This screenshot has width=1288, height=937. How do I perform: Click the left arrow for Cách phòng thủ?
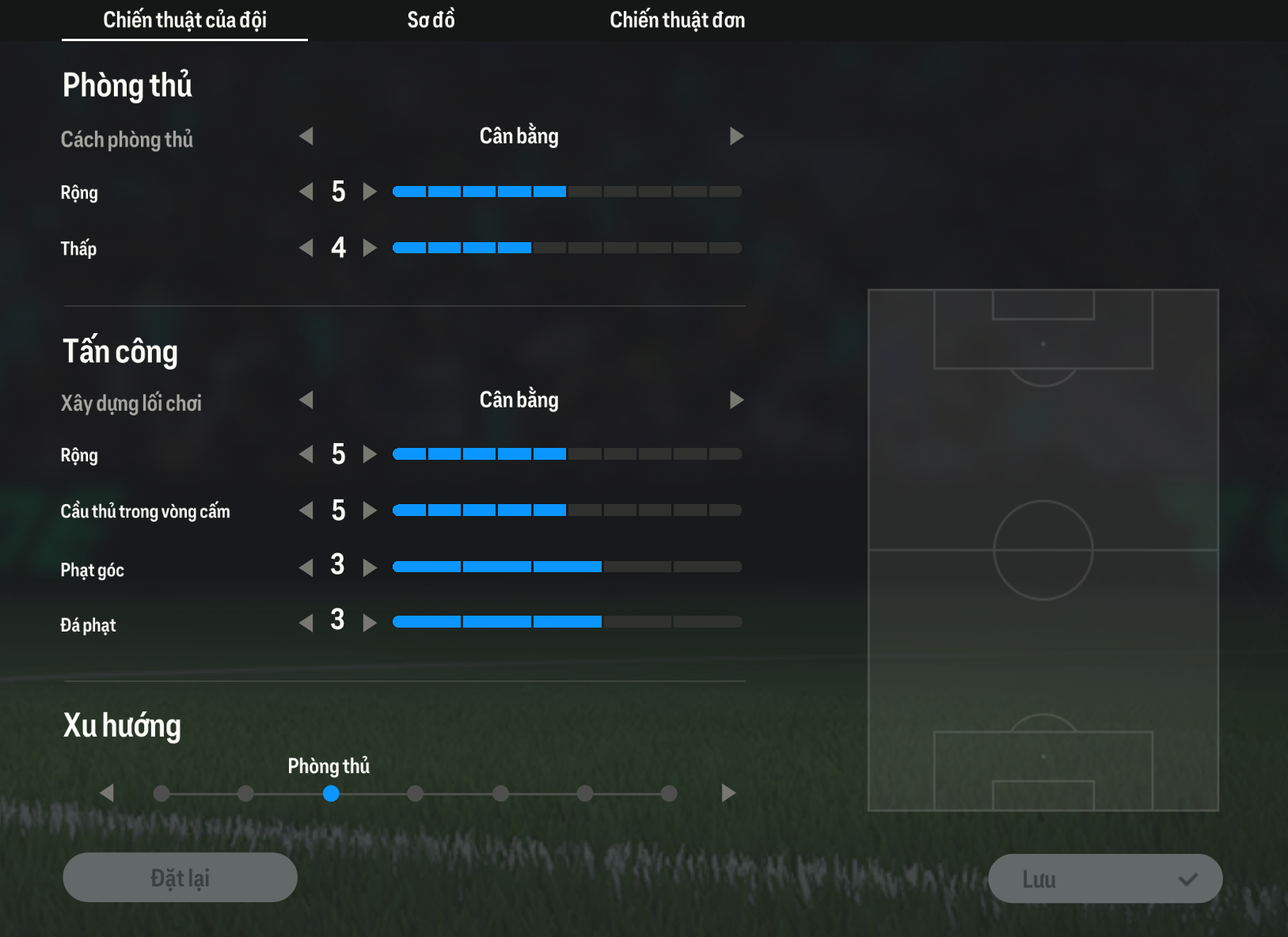[x=306, y=136]
